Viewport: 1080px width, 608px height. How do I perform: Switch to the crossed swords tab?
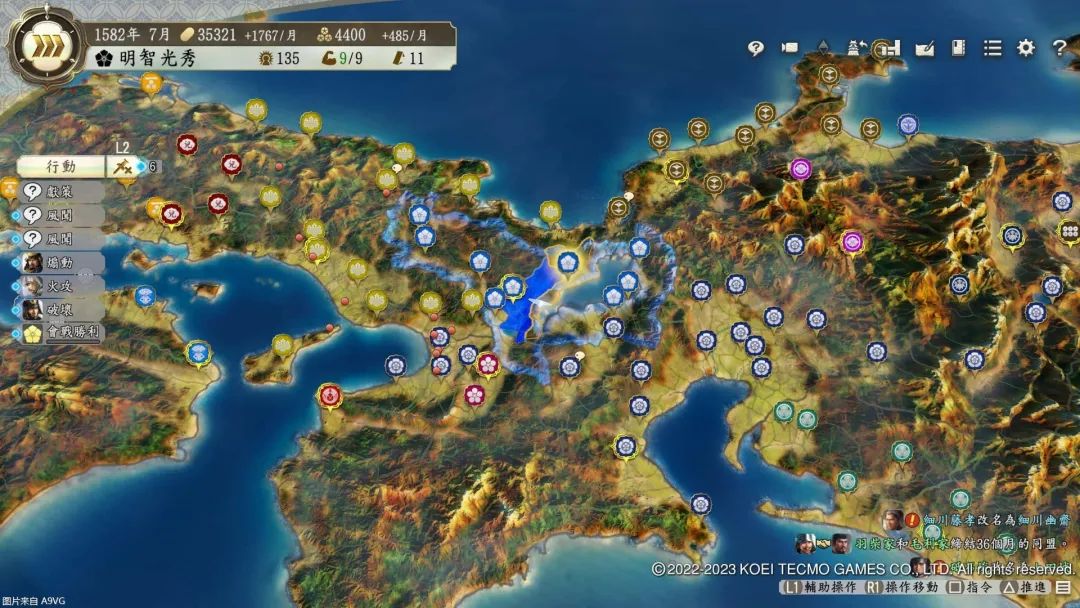click(x=124, y=167)
